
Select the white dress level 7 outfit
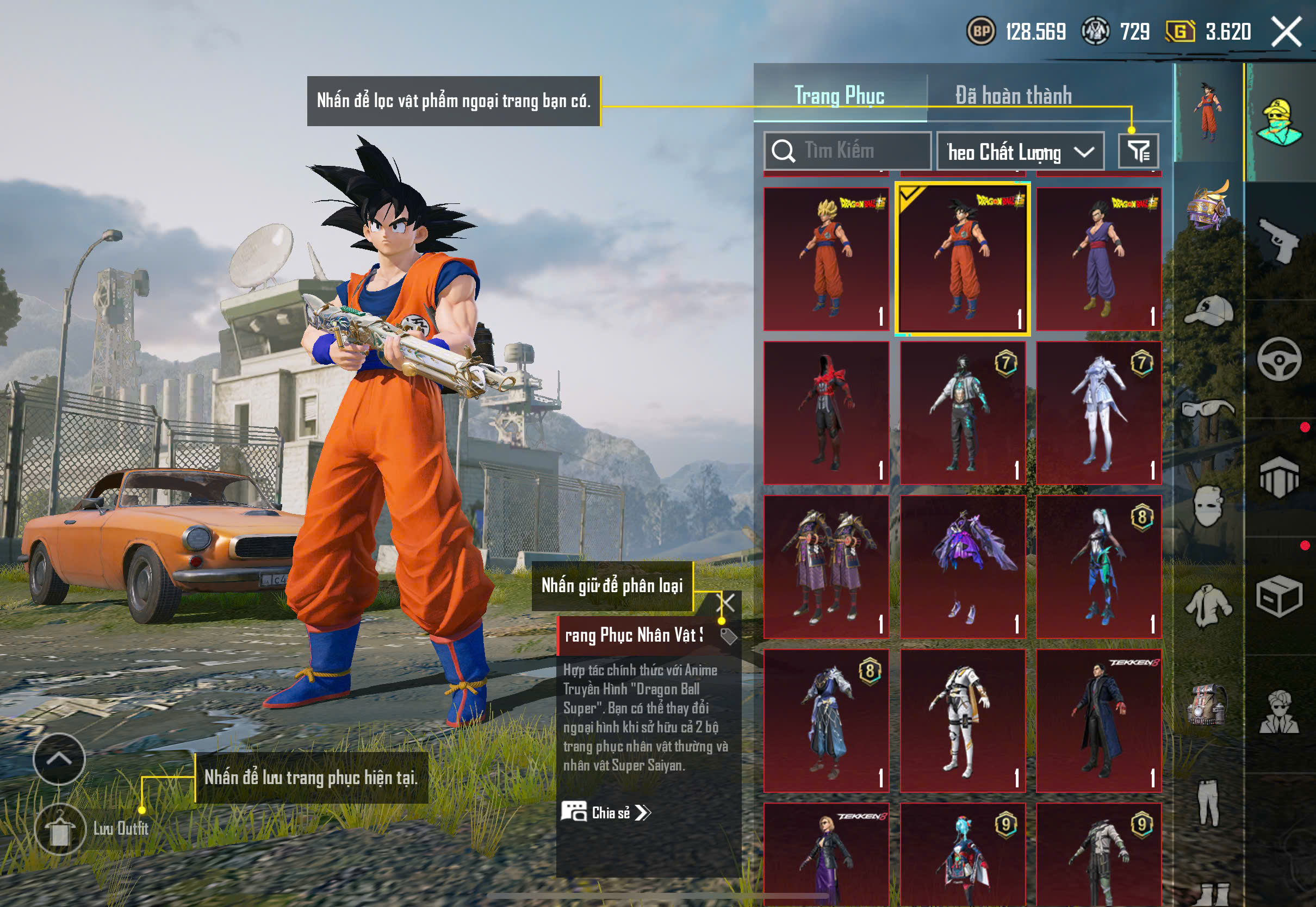coord(1098,413)
